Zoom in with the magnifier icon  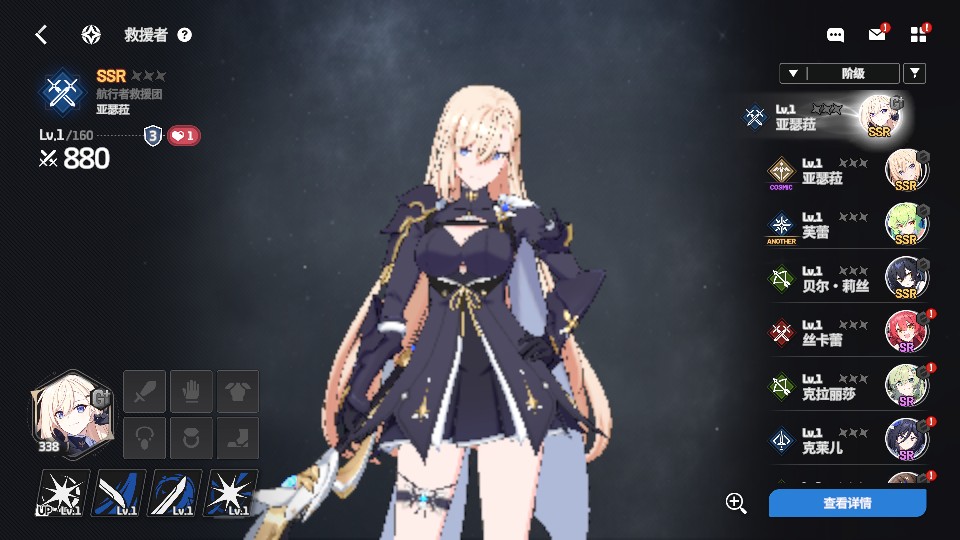point(736,503)
